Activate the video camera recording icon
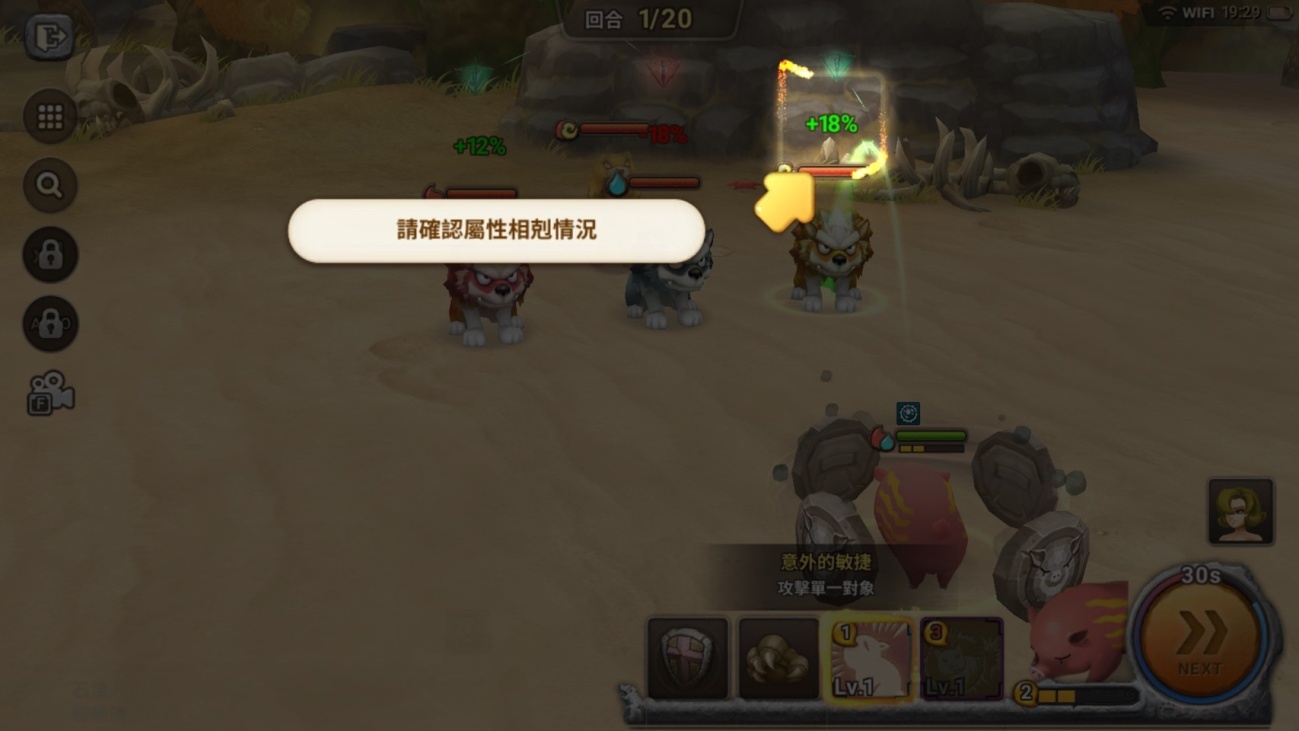 [49, 394]
